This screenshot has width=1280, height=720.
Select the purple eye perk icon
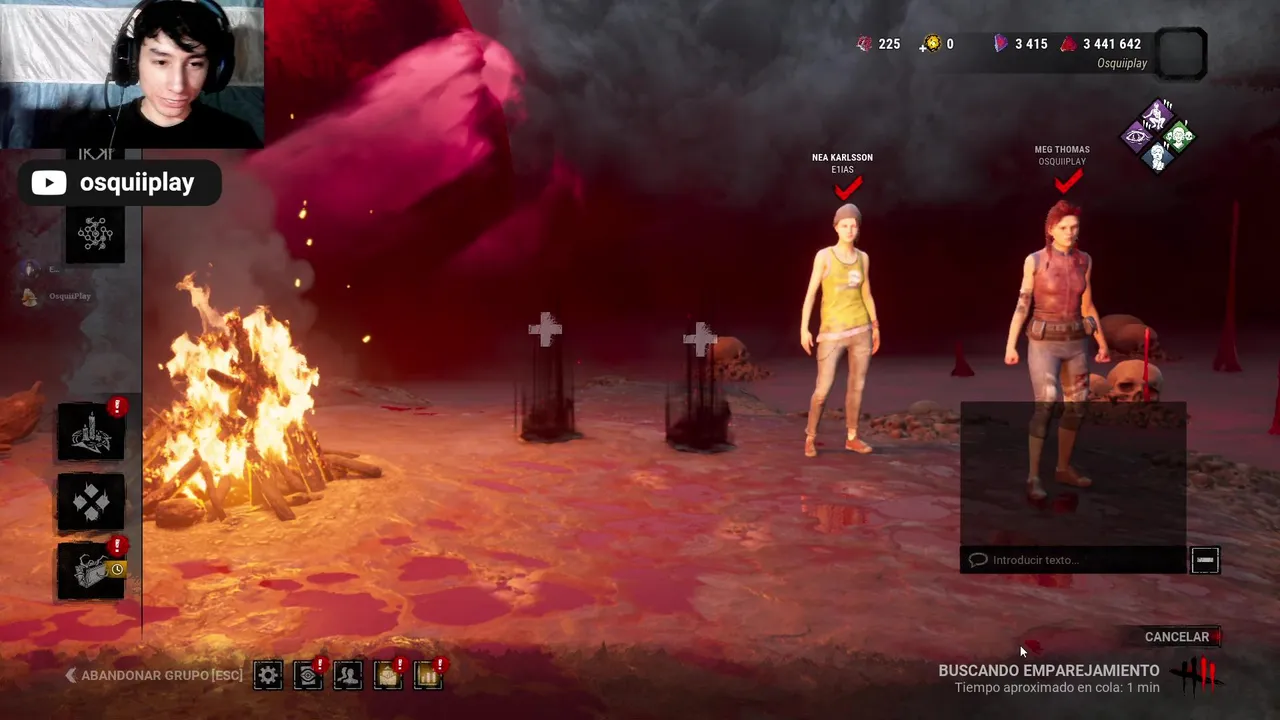tap(1137, 136)
